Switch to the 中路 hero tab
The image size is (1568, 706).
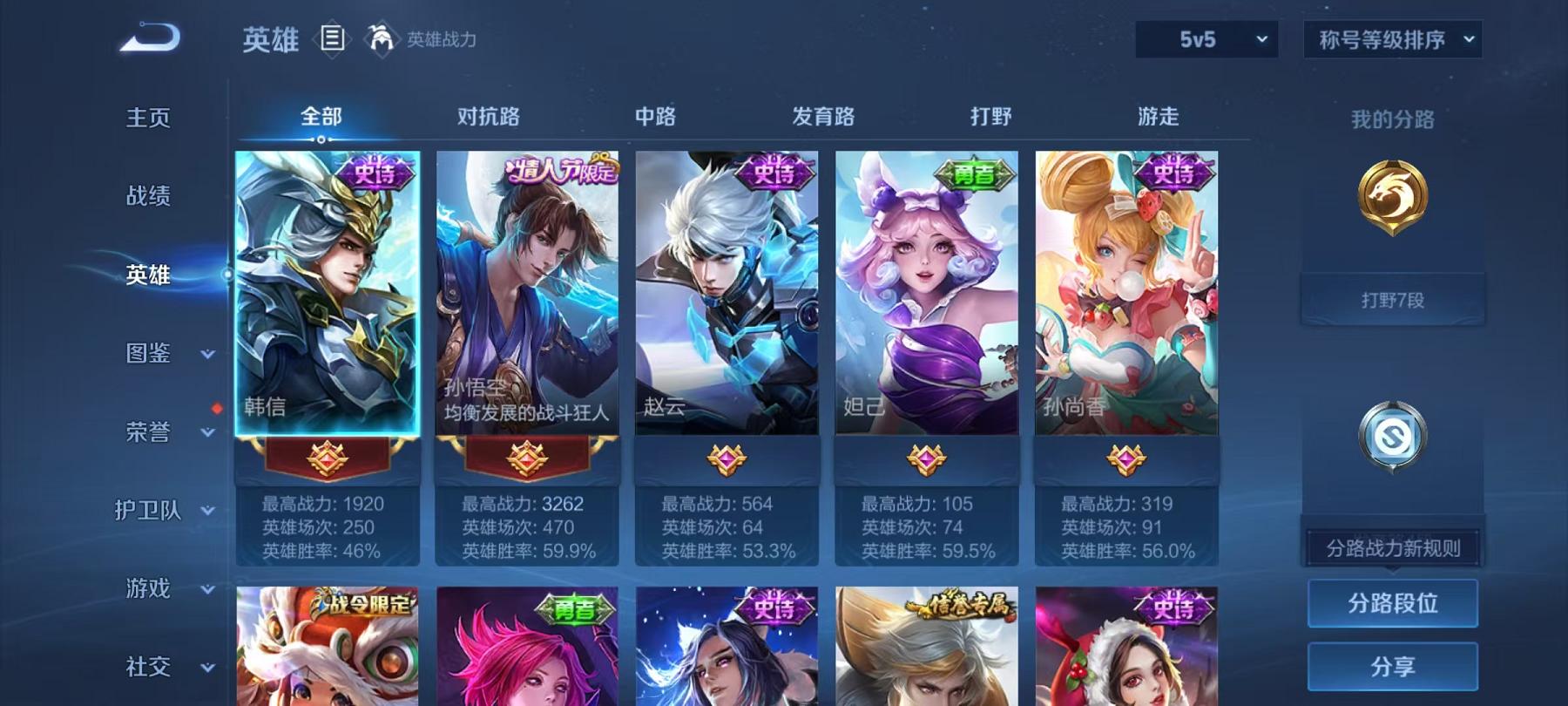point(656,115)
